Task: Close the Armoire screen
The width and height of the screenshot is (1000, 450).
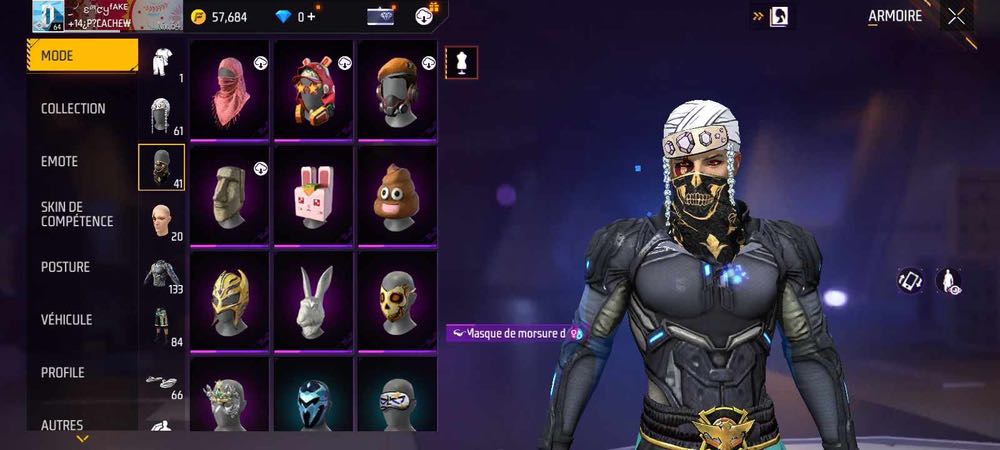Action: coord(956,16)
